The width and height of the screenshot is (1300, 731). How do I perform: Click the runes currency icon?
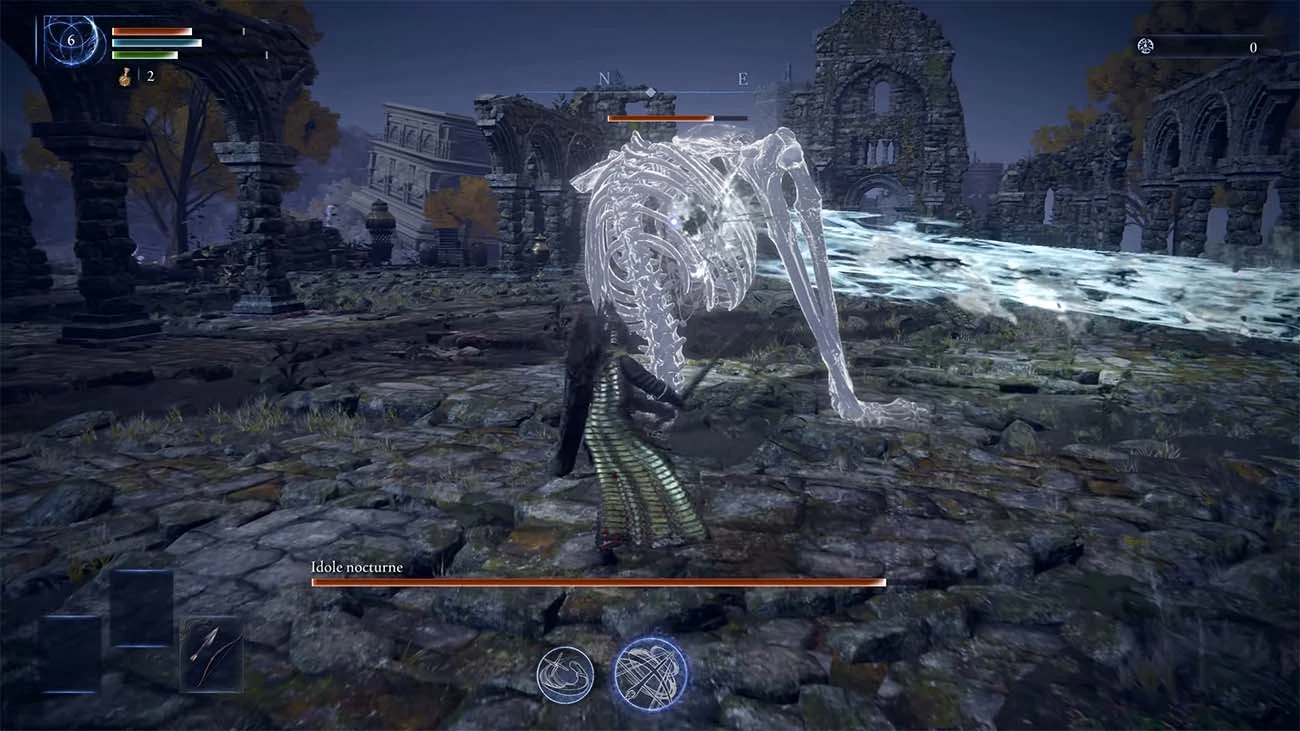point(1145,46)
